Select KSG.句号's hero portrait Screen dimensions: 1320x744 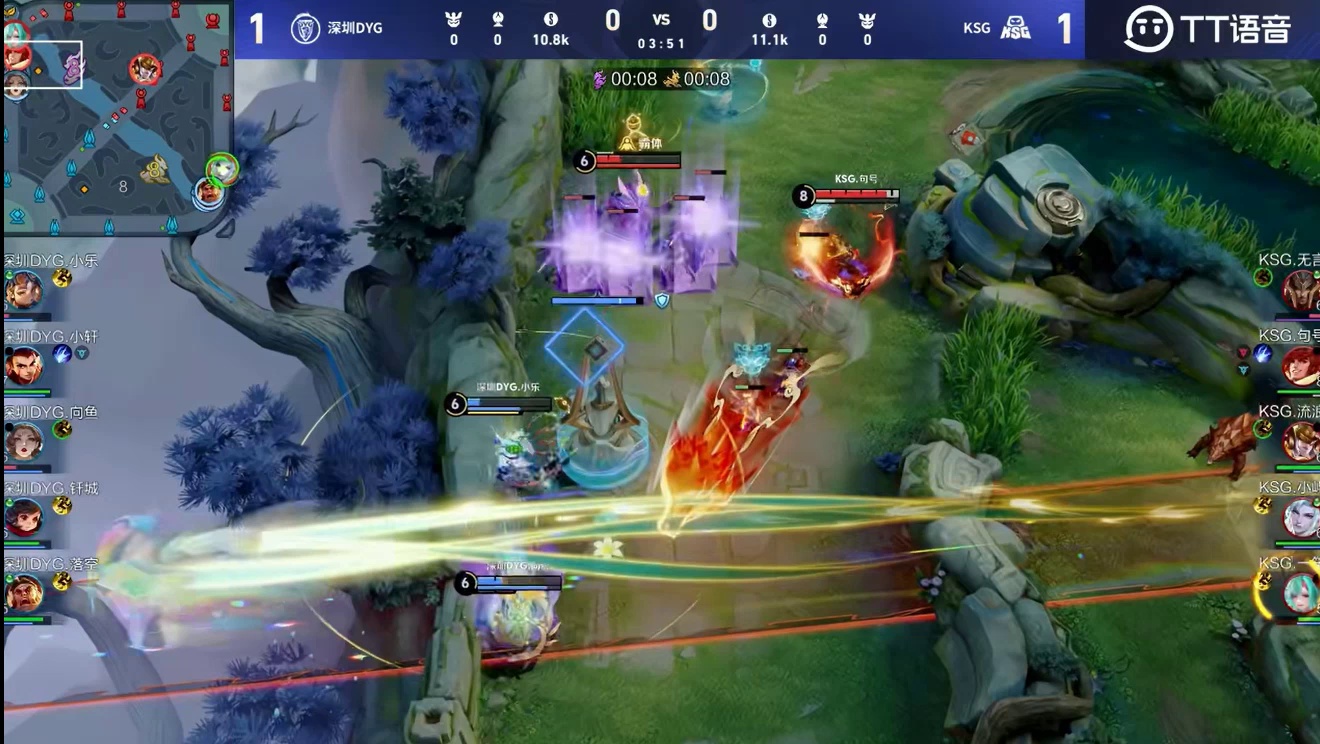[x=1300, y=367]
